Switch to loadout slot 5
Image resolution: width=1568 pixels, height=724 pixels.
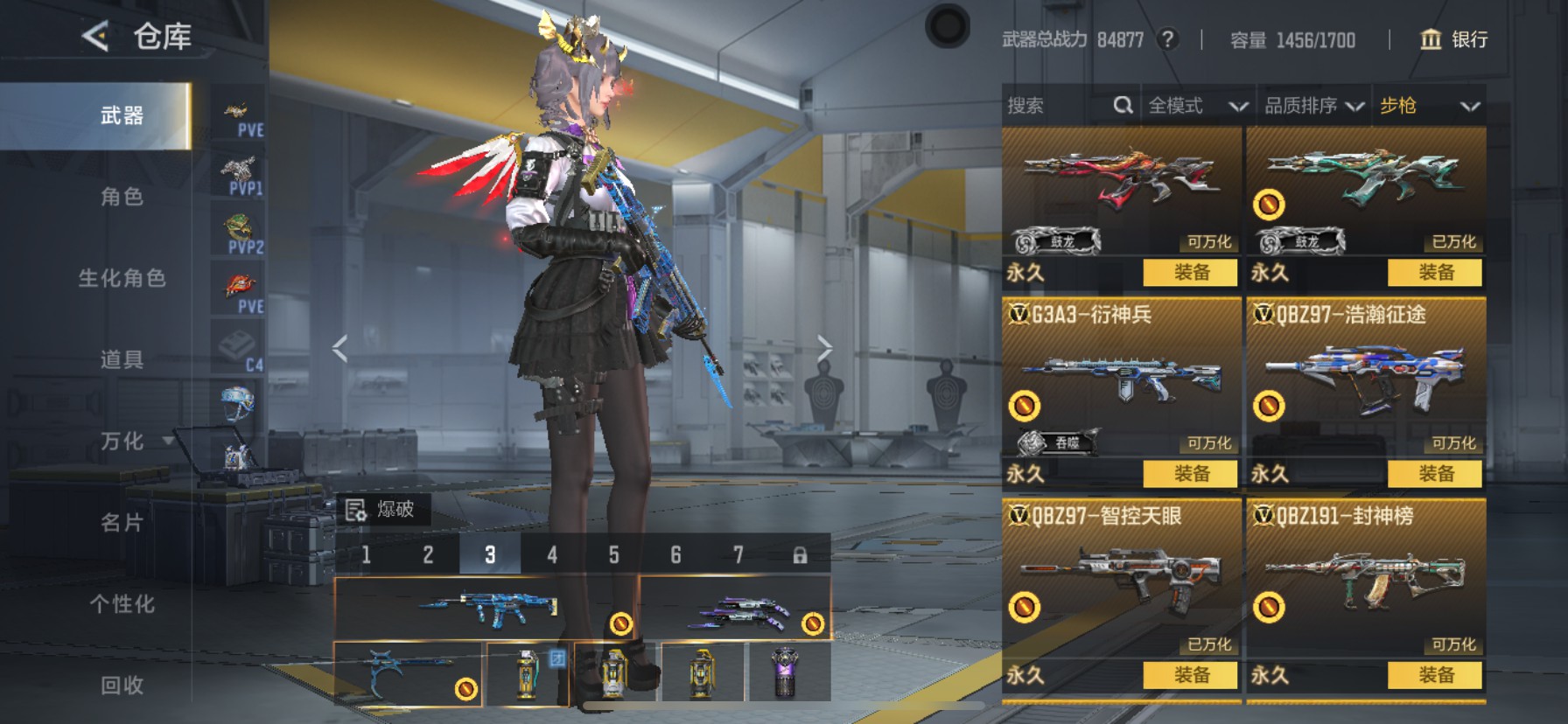coord(613,554)
